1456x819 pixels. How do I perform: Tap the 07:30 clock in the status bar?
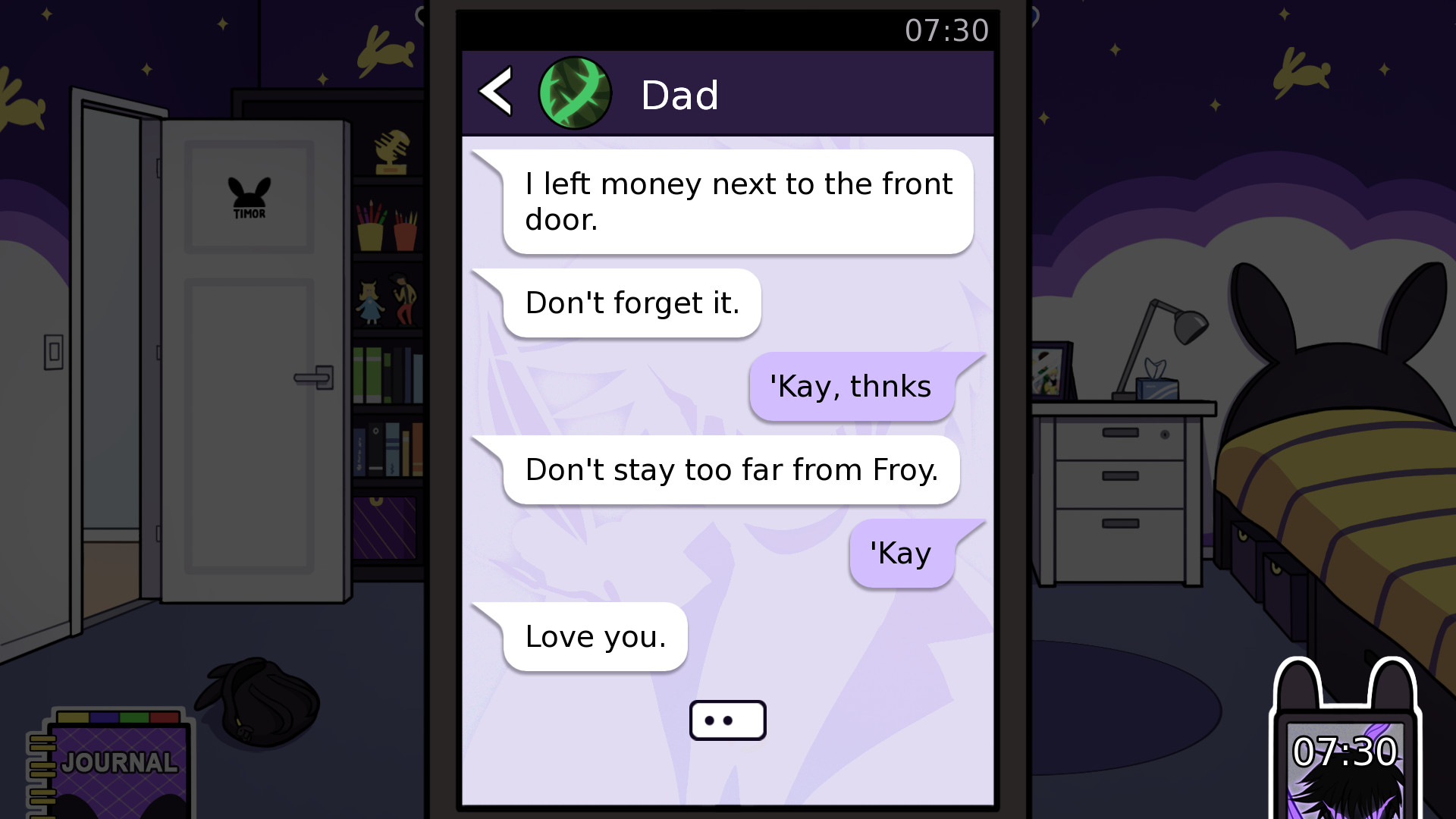(x=947, y=30)
